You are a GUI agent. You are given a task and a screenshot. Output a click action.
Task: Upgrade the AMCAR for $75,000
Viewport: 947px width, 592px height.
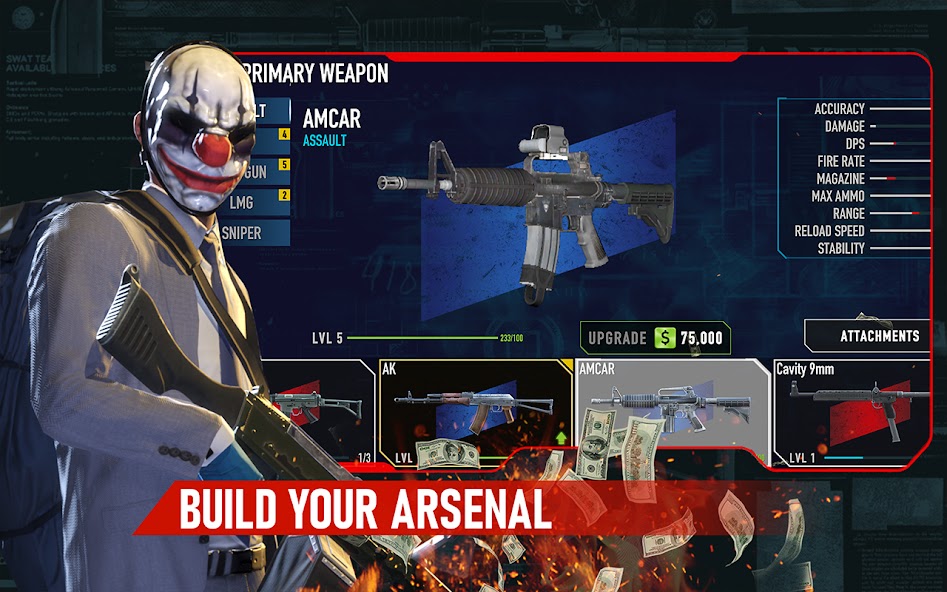(x=655, y=338)
